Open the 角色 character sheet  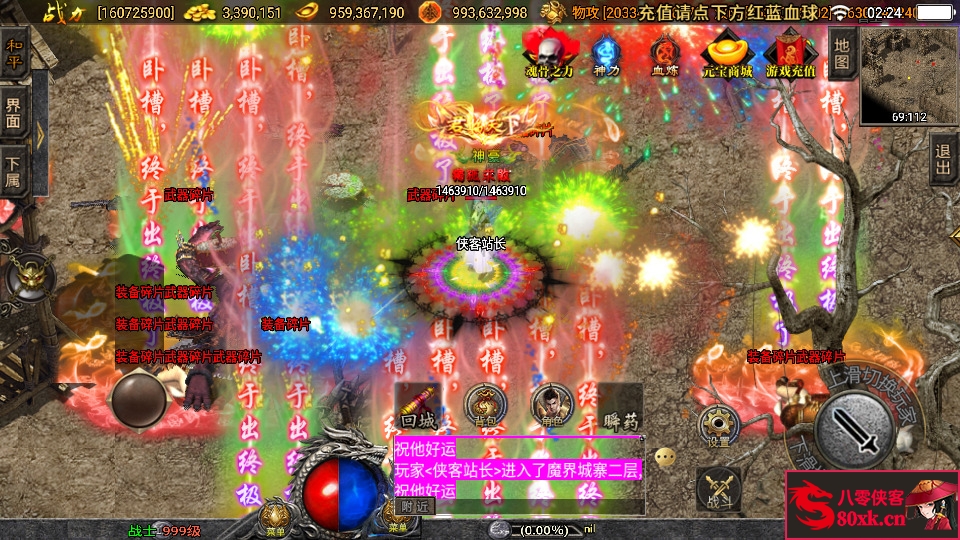coord(551,404)
